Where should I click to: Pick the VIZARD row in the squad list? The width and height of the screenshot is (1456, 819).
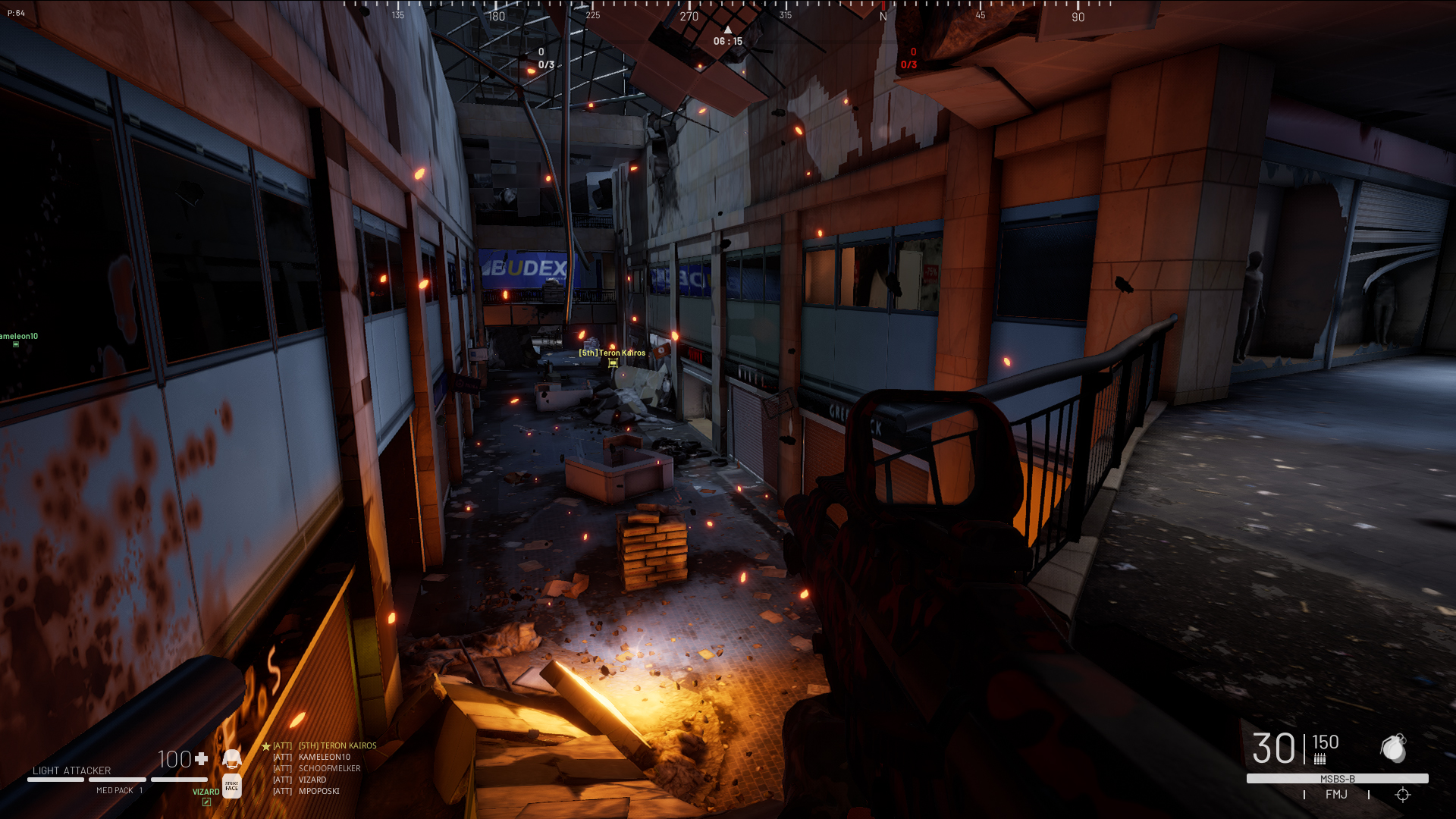(312, 780)
